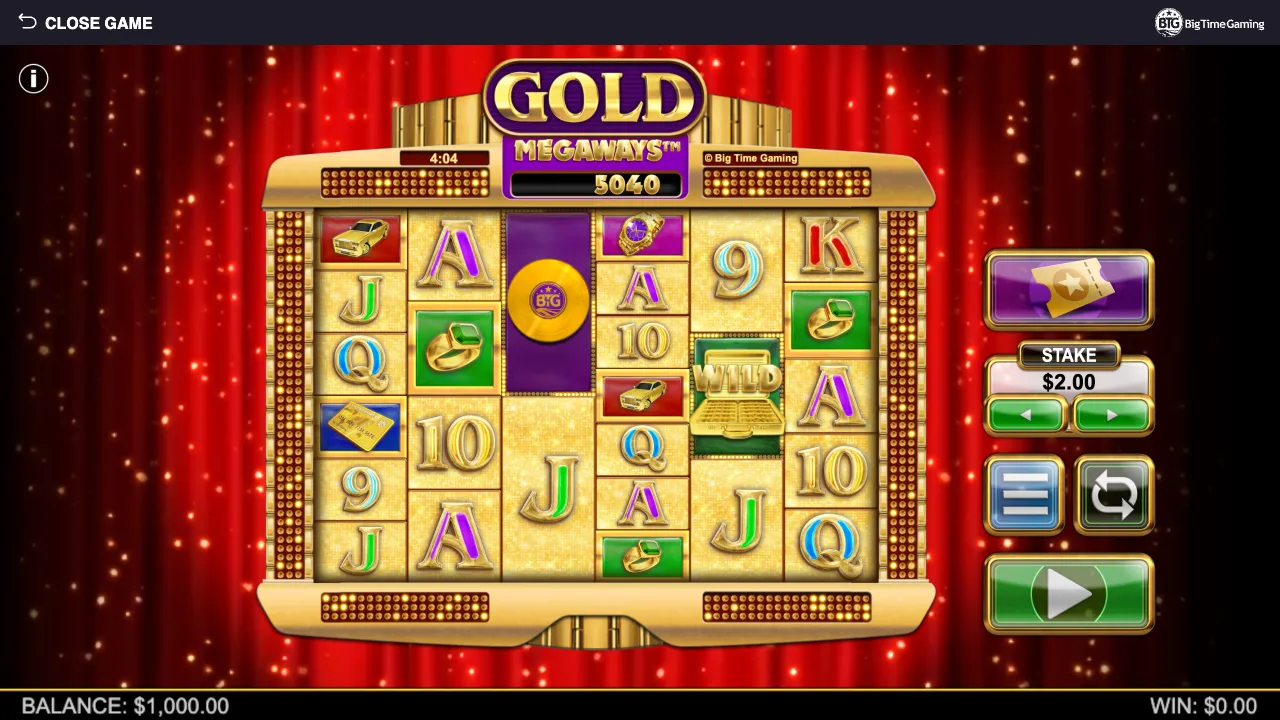Increase the stake with right arrow

click(1111, 415)
